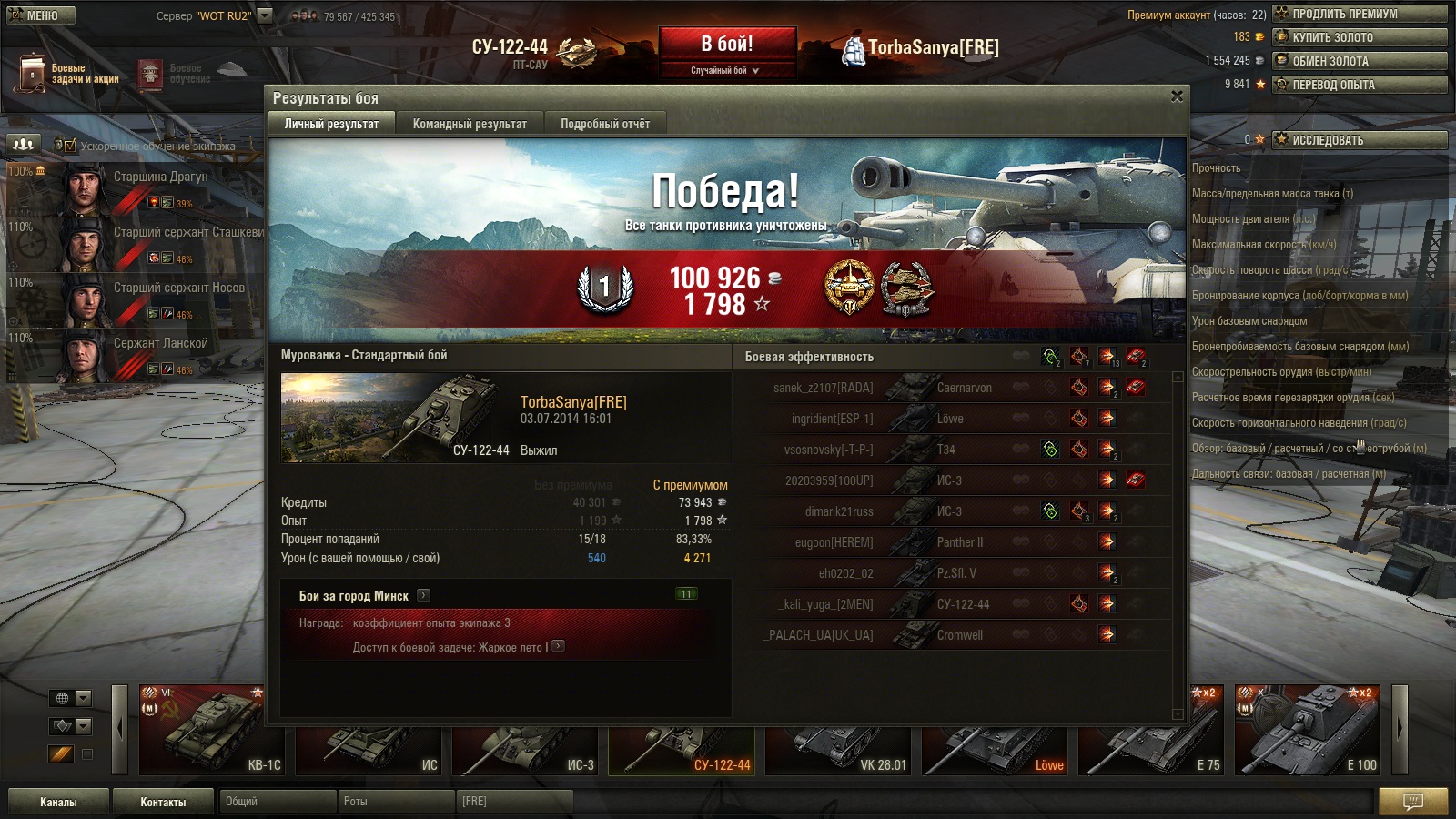The height and width of the screenshot is (819, 1456).
Task: Choose the E 100 tank thumbnail
Action: [1308, 730]
